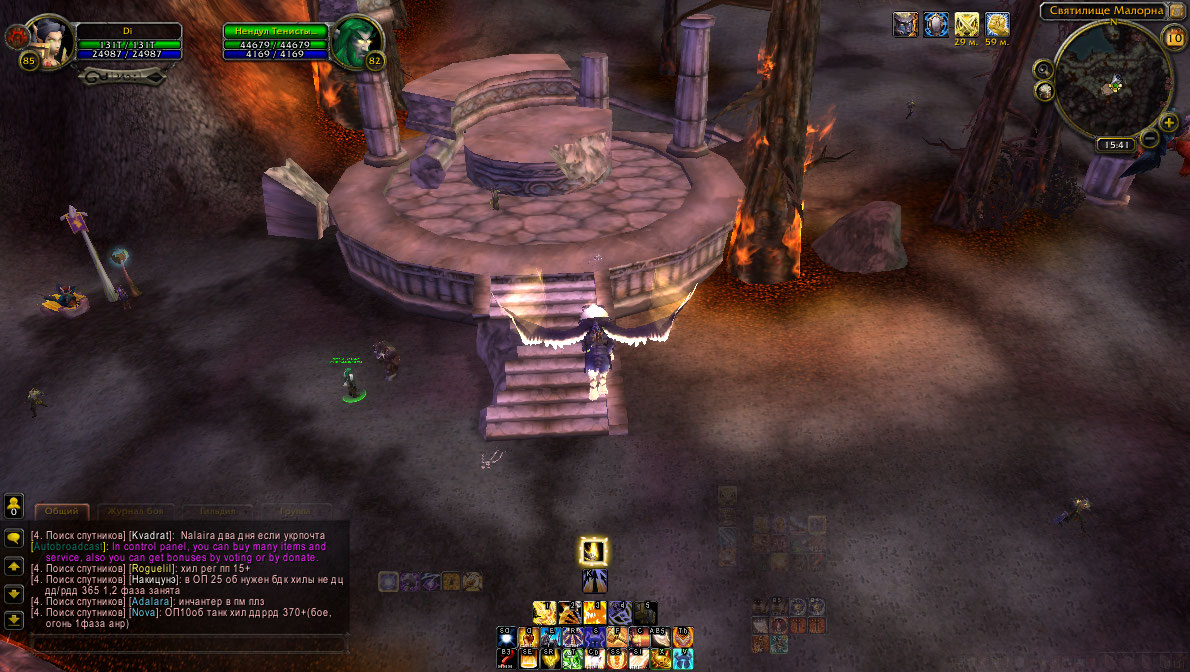Activate the ability bound to key K

pos(594,582)
